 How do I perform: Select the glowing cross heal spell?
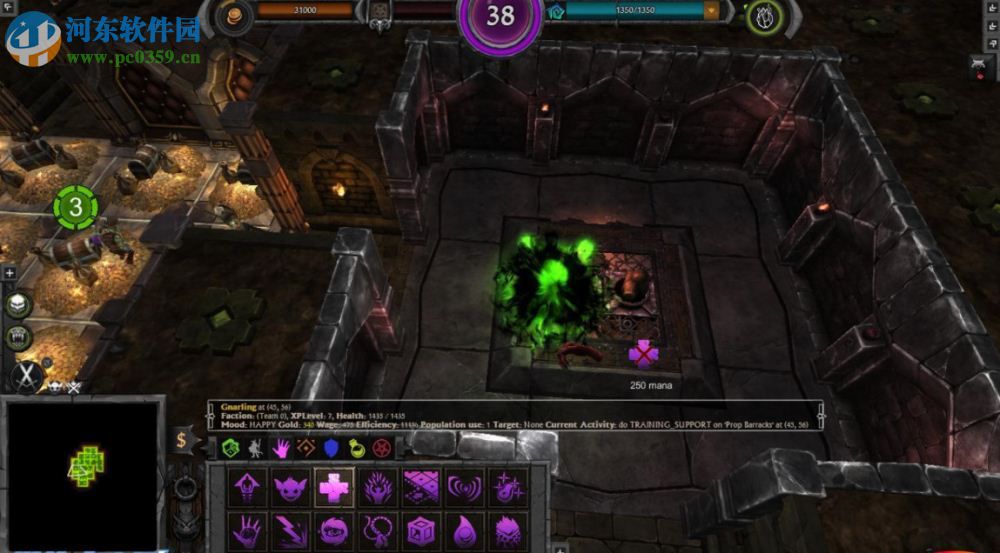point(334,488)
